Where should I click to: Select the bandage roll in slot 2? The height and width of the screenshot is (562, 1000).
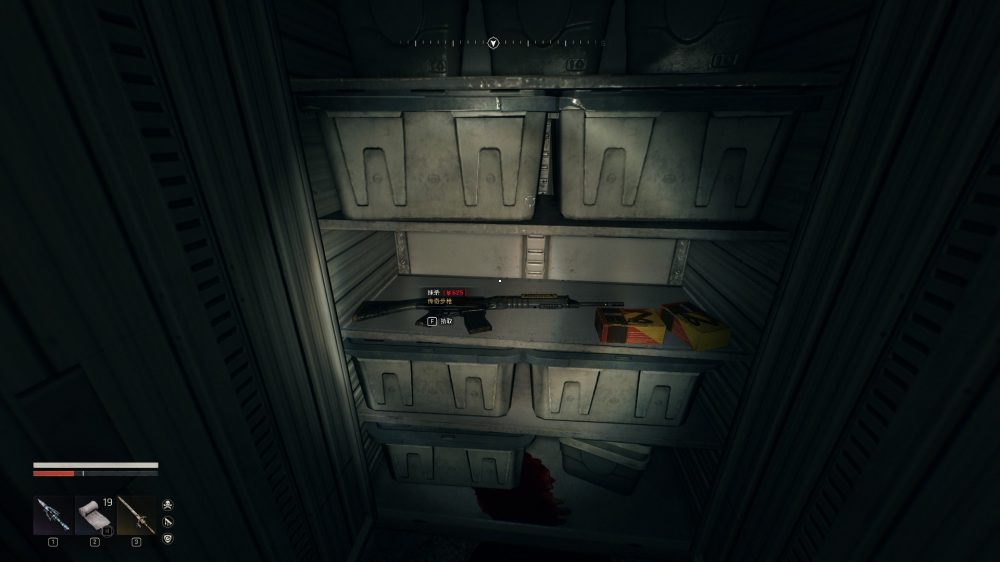coord(94,514)
